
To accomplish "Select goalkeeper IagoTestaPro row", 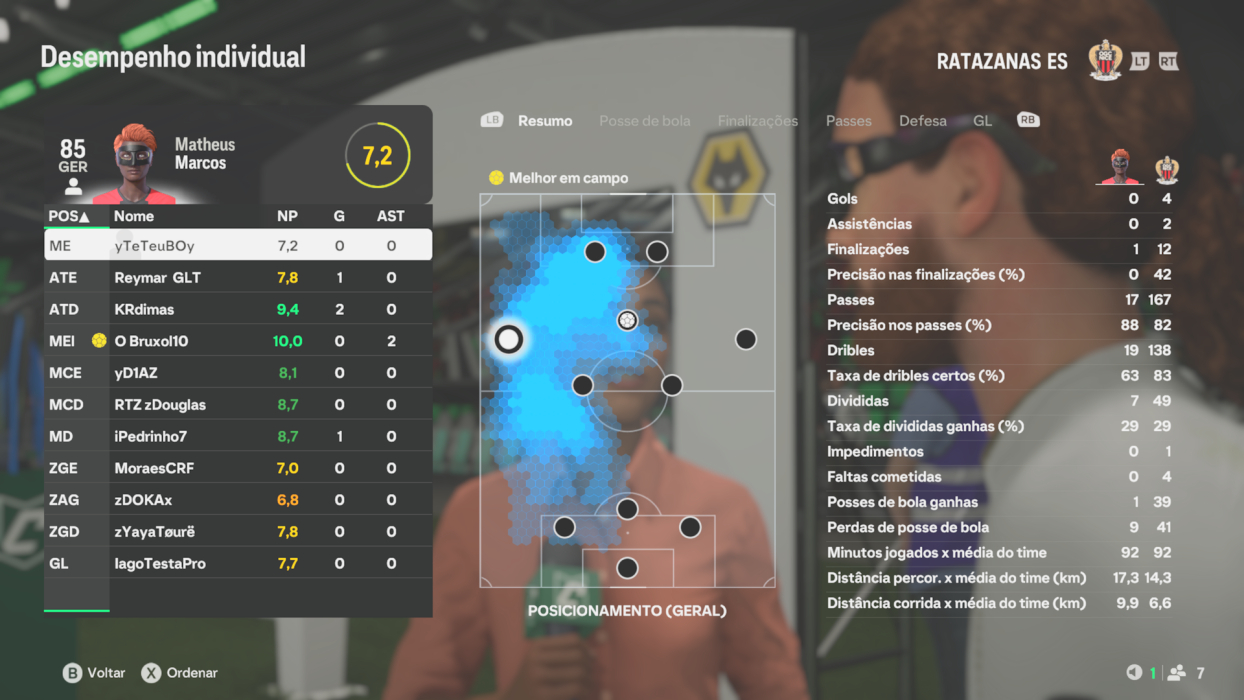I will tap(238, 564).
